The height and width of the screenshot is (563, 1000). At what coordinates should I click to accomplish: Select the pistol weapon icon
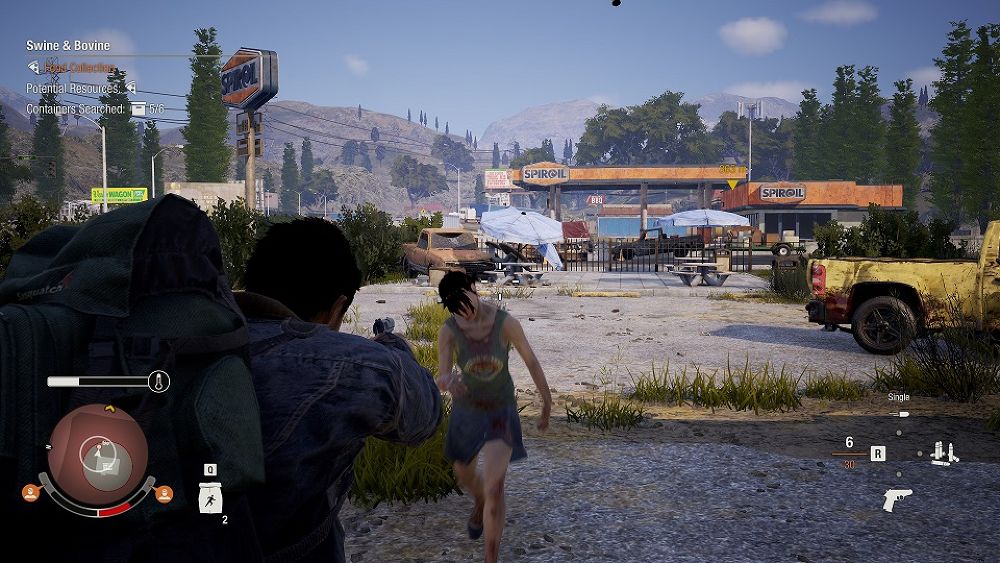click(897, 499)
